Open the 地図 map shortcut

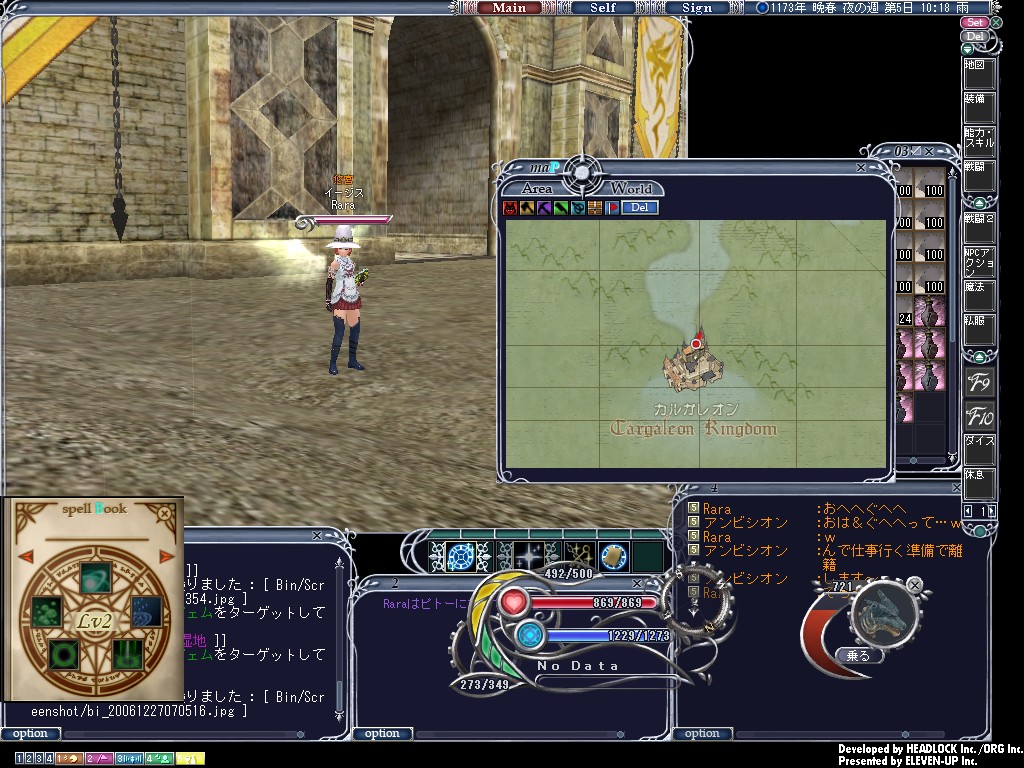(979, 74)
